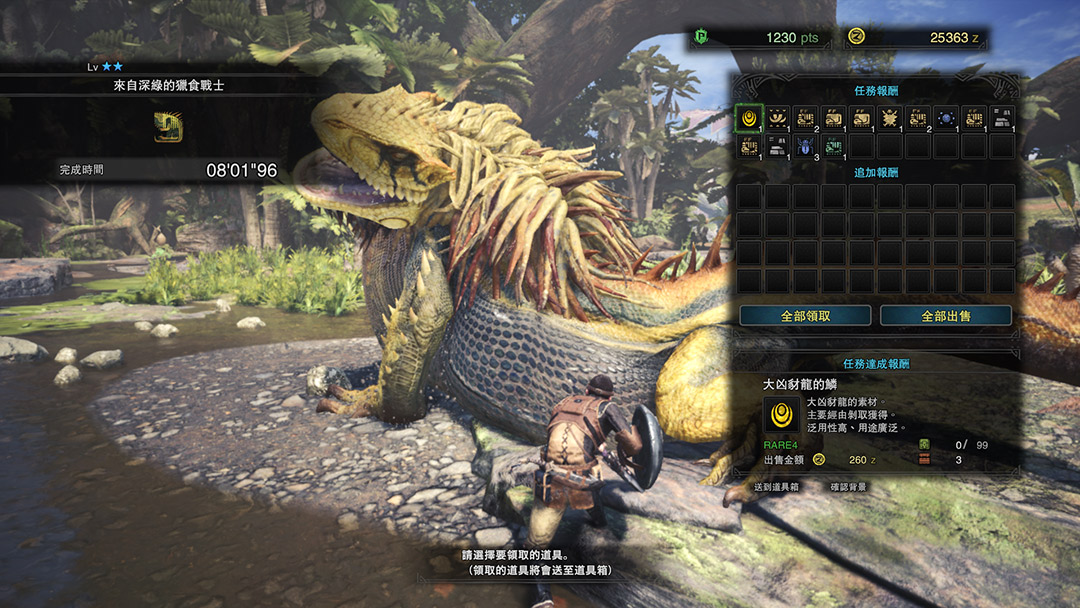Choose the yellow hide material reward slot
The image size is (1080, 608).
833,118
